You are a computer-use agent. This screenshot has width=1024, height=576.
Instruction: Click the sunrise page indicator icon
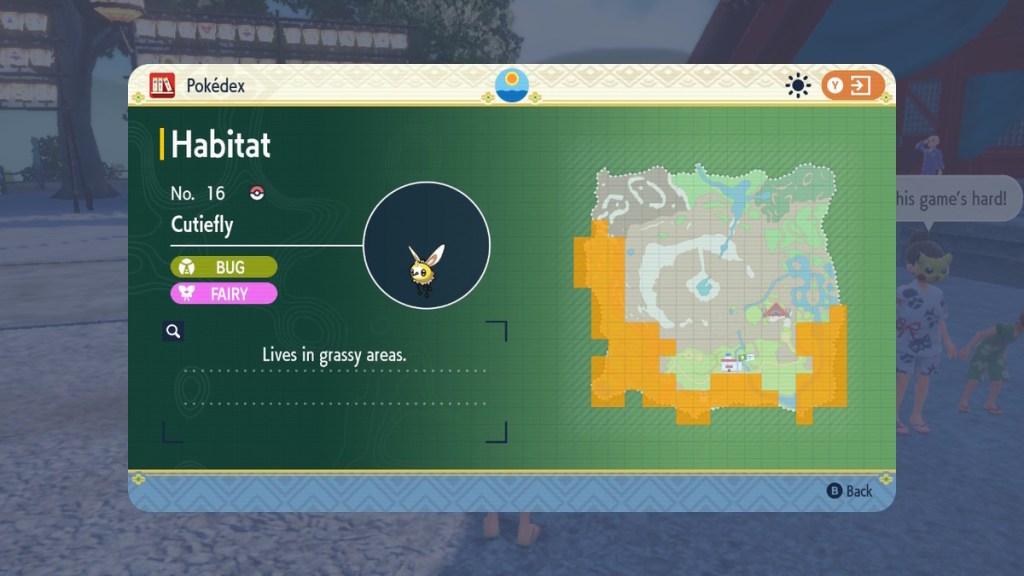tap(512, 85)
